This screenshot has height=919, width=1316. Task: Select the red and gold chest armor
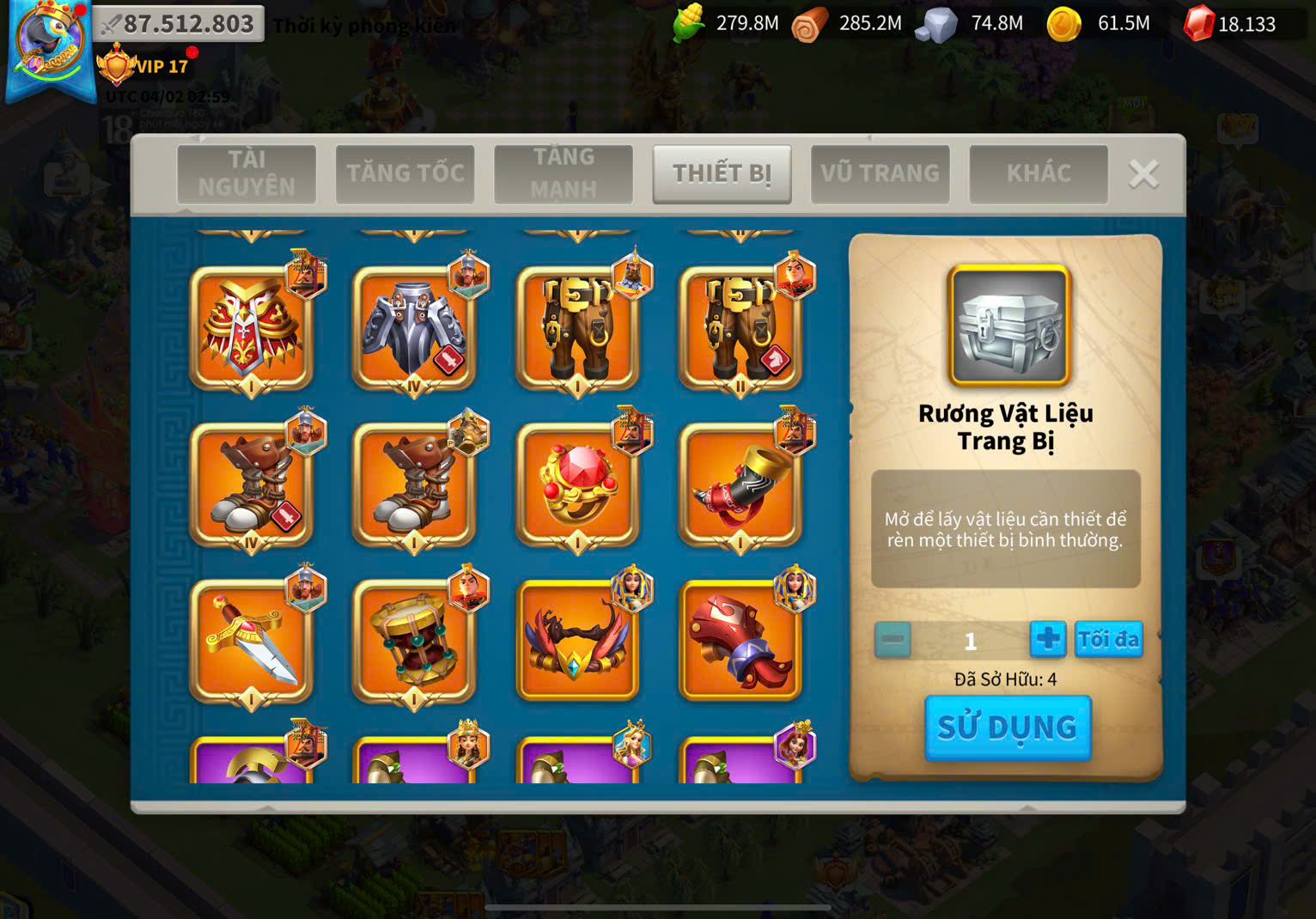pos(251,328)
